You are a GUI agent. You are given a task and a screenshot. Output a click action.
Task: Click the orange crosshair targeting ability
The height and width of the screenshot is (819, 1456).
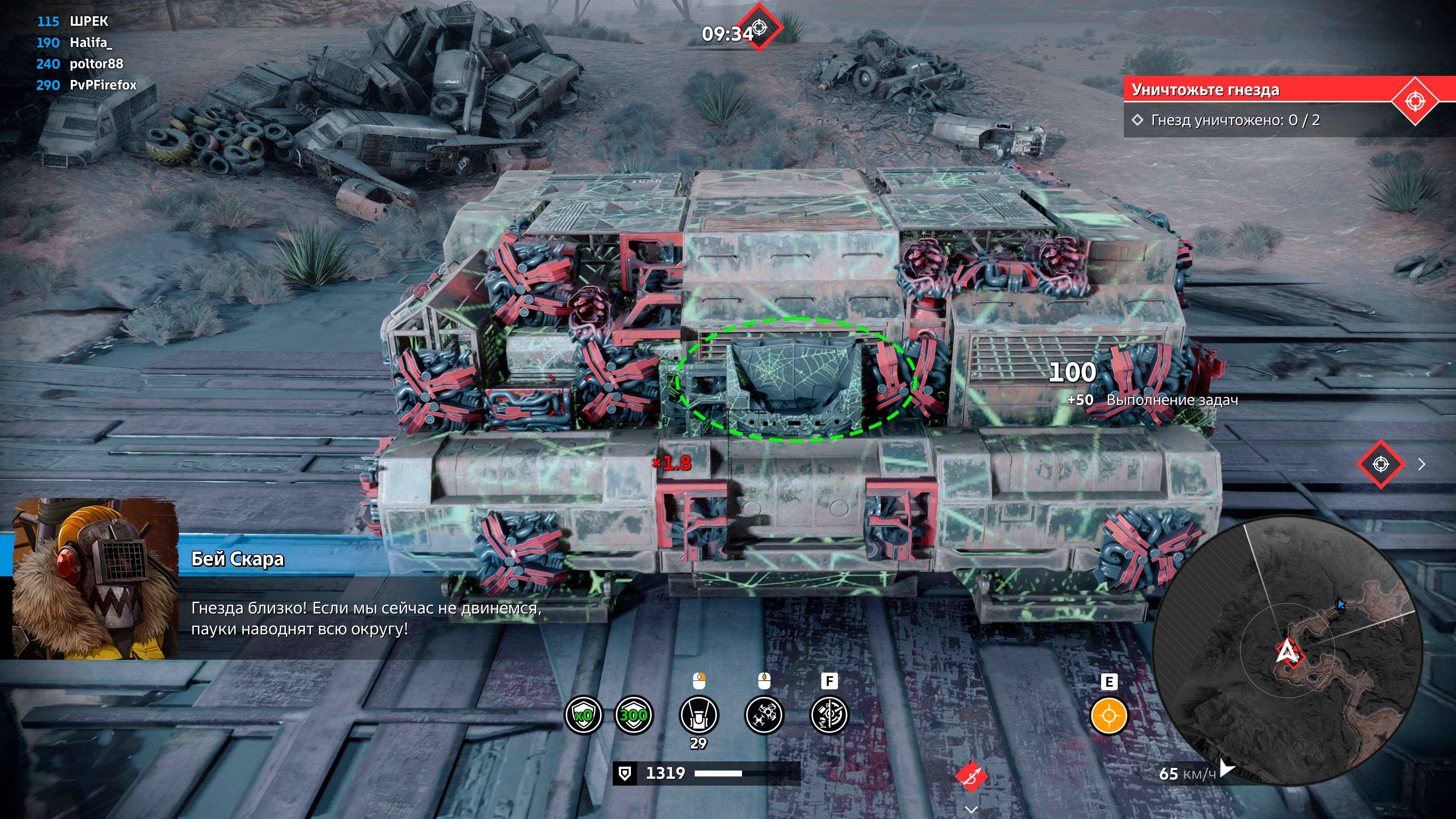click(x=1108, y=715)
